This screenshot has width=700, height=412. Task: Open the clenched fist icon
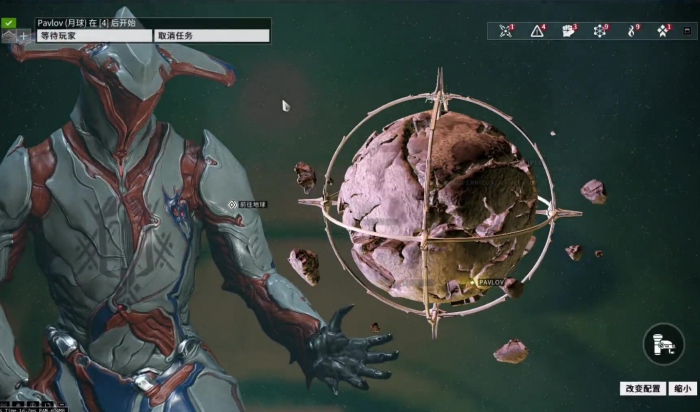pos(568,31)
